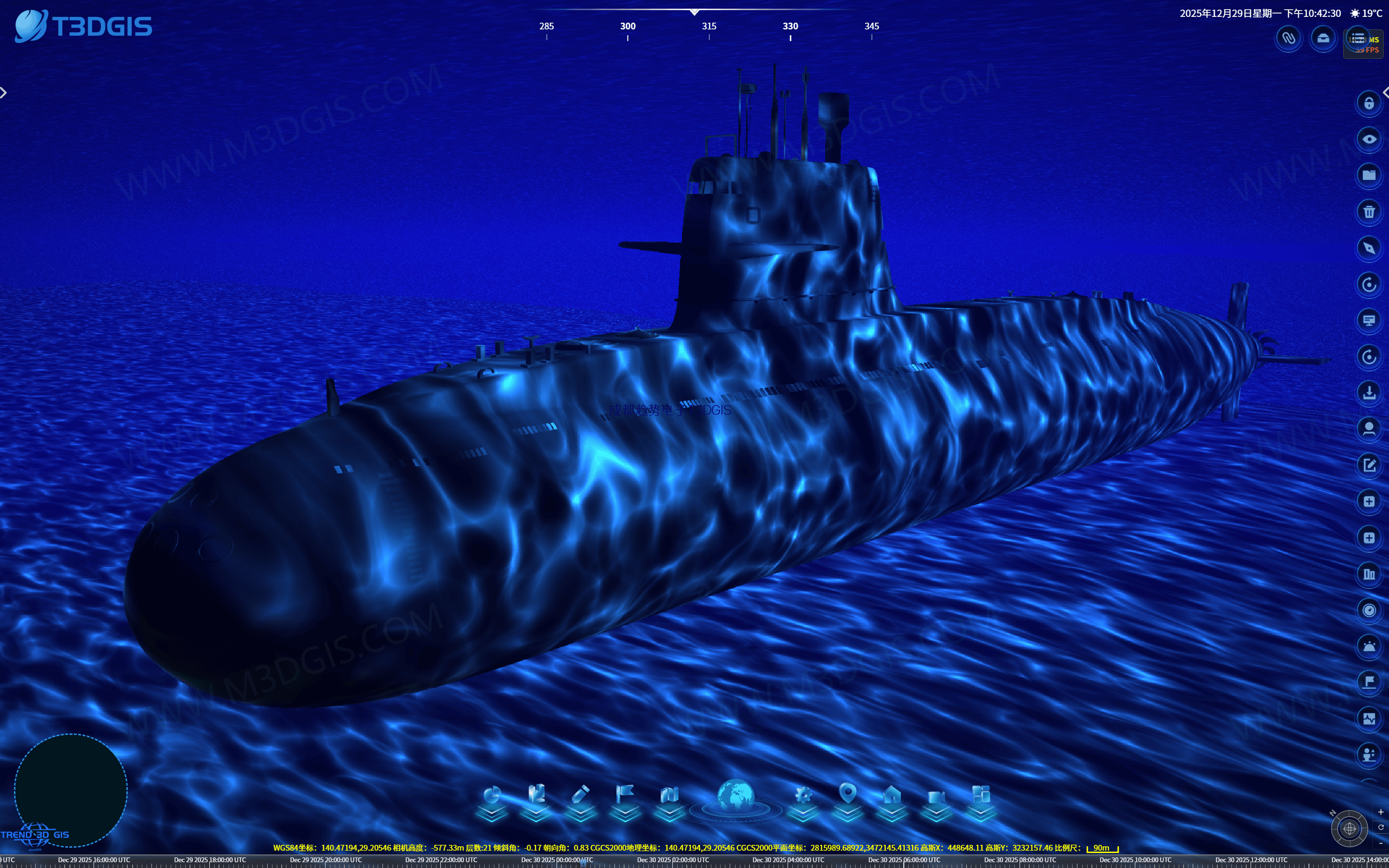Click the folded map icon in bottom dock
The width and height of the screenshot is (1389, 868).
click(x=669, y=796)
